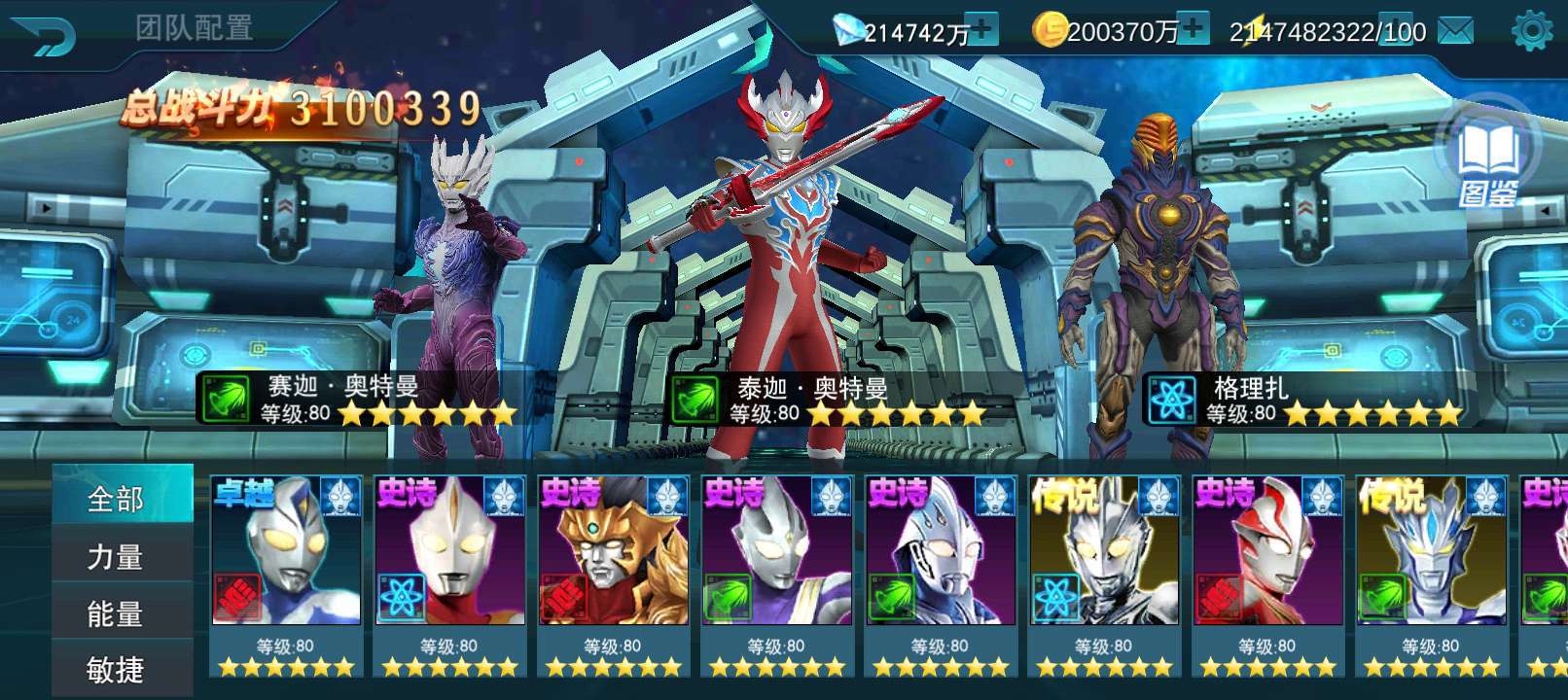Choose the blue crystal-crested 传说 hero card
Image resolution: width=1568 pixels, height=700 pixels.
pos(1431,574)
